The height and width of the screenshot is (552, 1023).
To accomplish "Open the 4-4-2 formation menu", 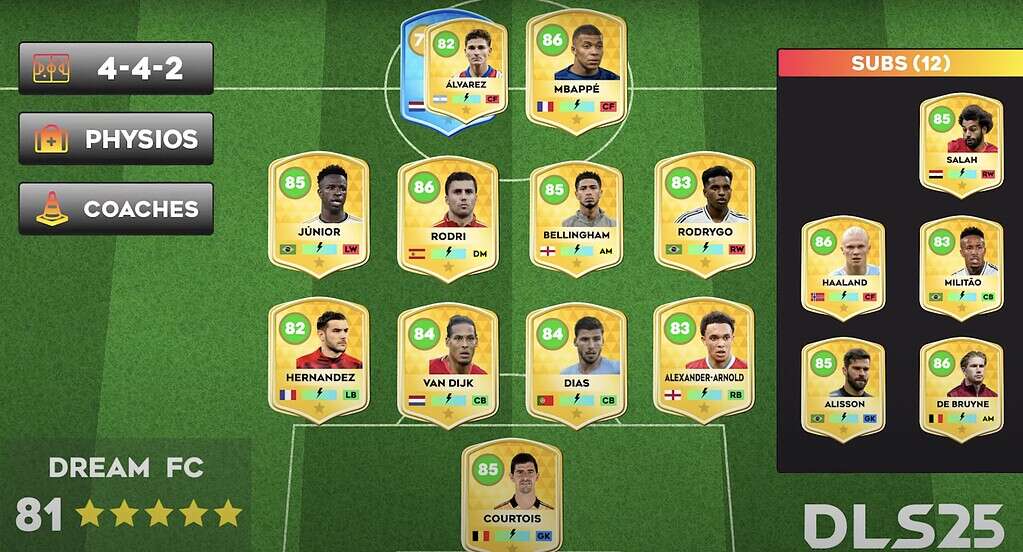I will pos(115,68).
